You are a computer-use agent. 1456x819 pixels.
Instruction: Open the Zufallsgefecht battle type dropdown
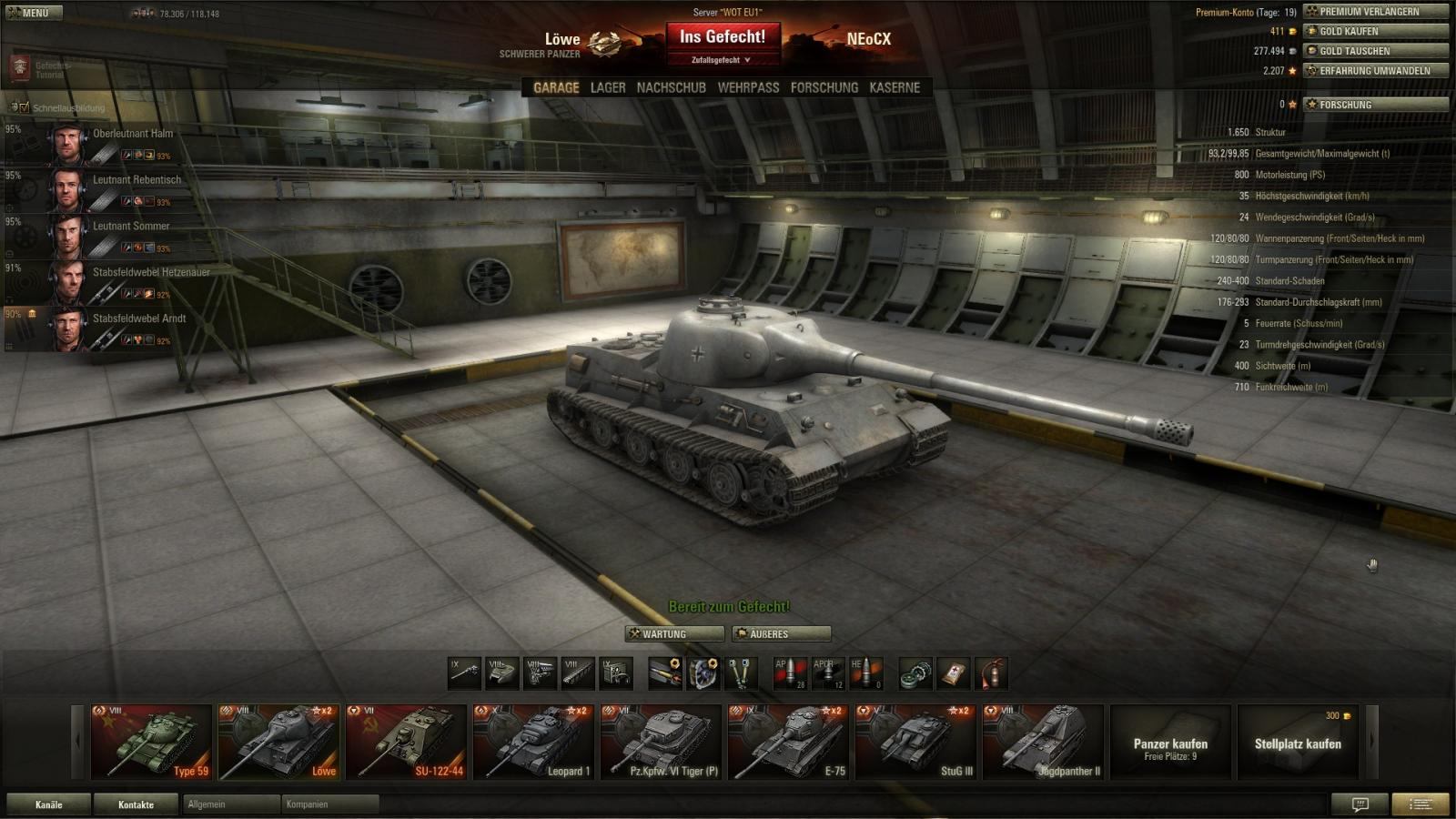pyautogui.click(x=723, y=60)
